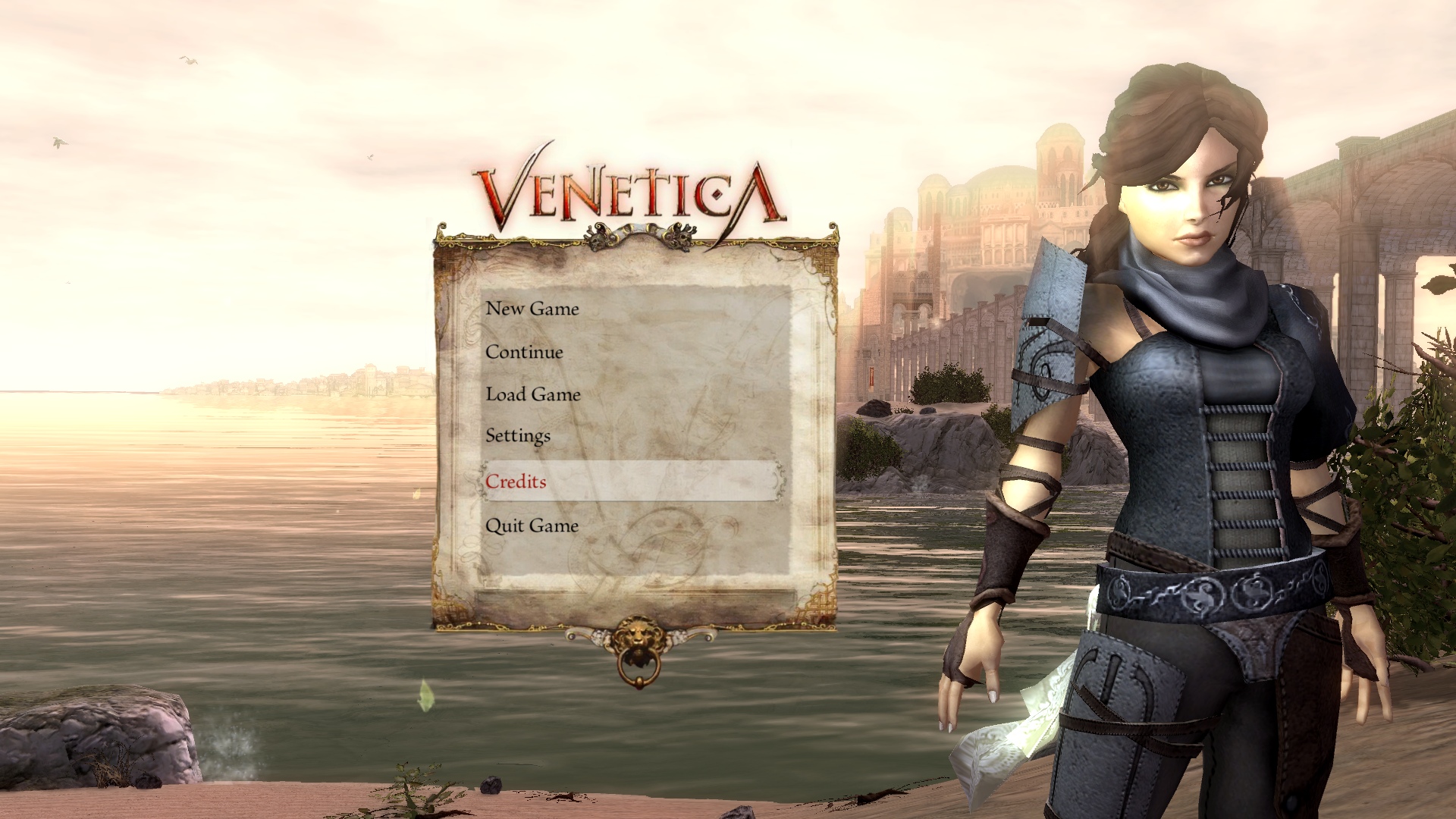This screenshot has height=819, width=1456.
Task: Choose Continue from the main menu
Action: pos(524,352)
